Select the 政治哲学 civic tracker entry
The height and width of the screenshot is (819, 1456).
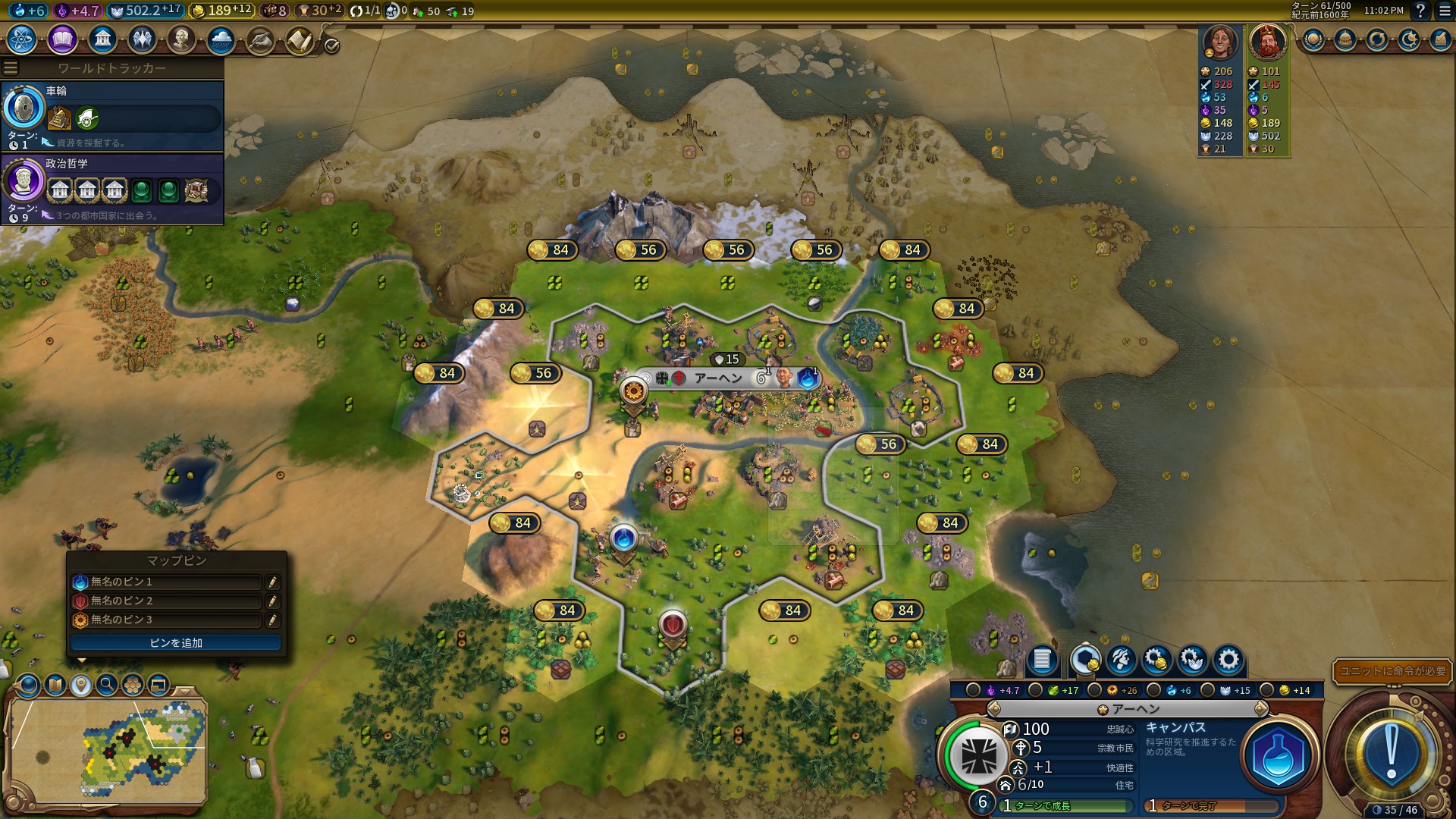[112, 189]
